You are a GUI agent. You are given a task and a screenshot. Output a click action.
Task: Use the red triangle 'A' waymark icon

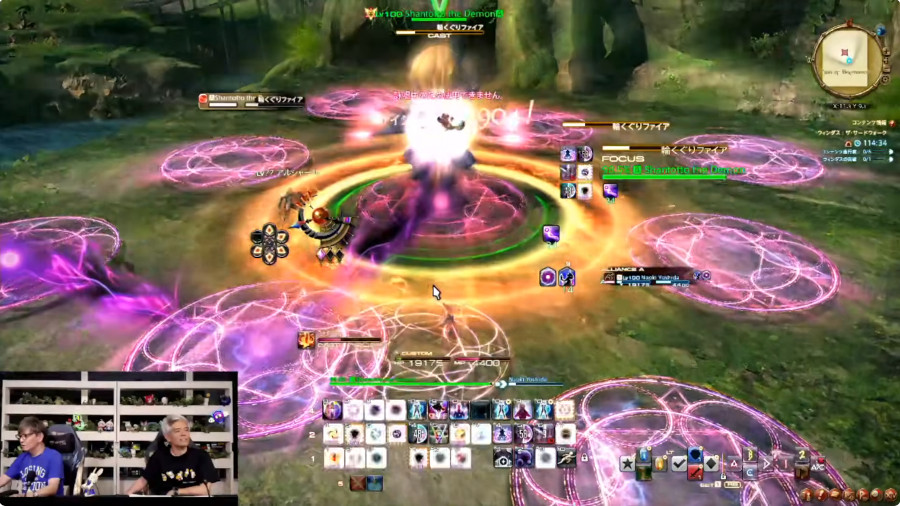733,463
